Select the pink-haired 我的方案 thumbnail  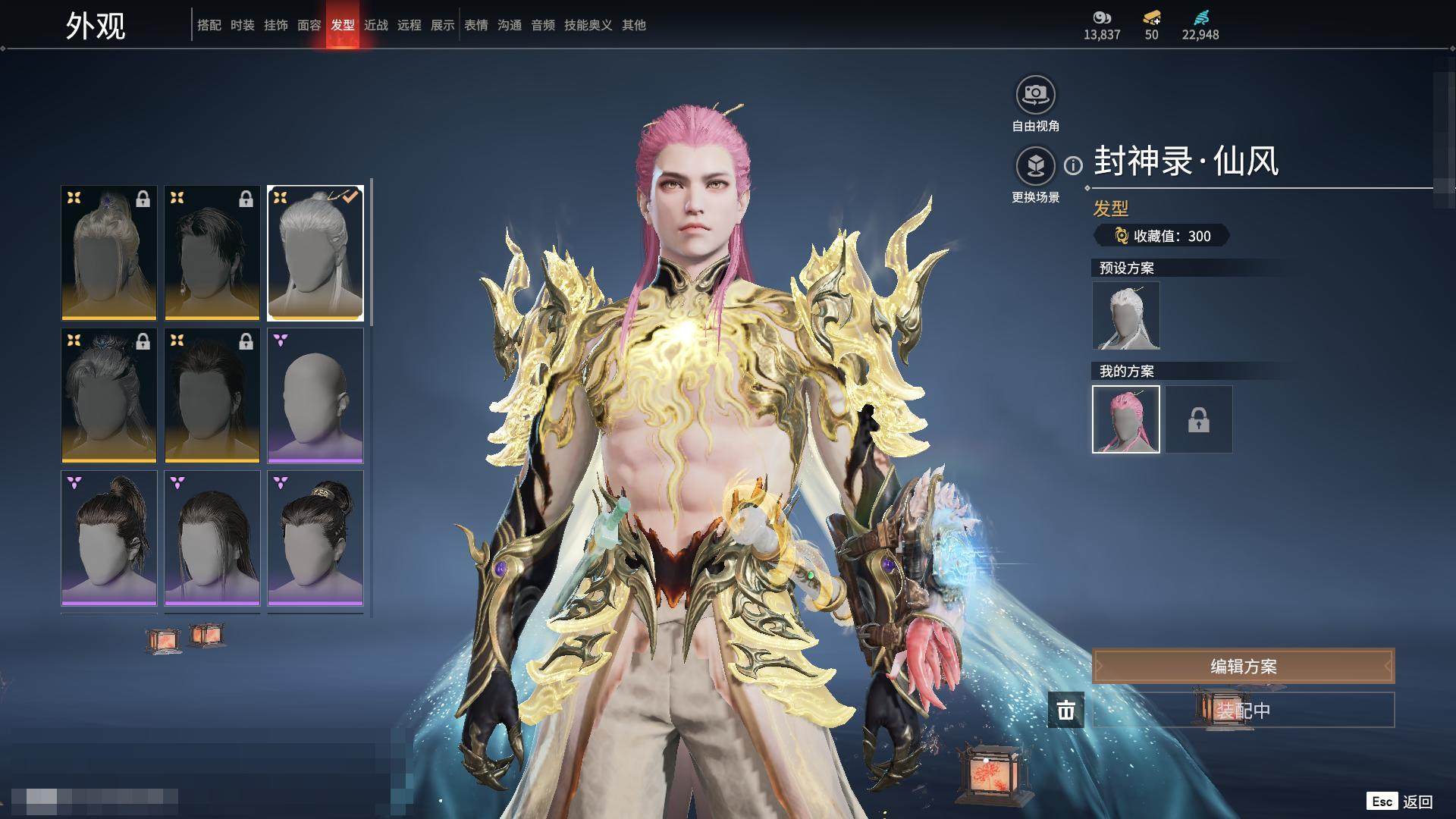pyautogui.click(x=1125, y=419)
